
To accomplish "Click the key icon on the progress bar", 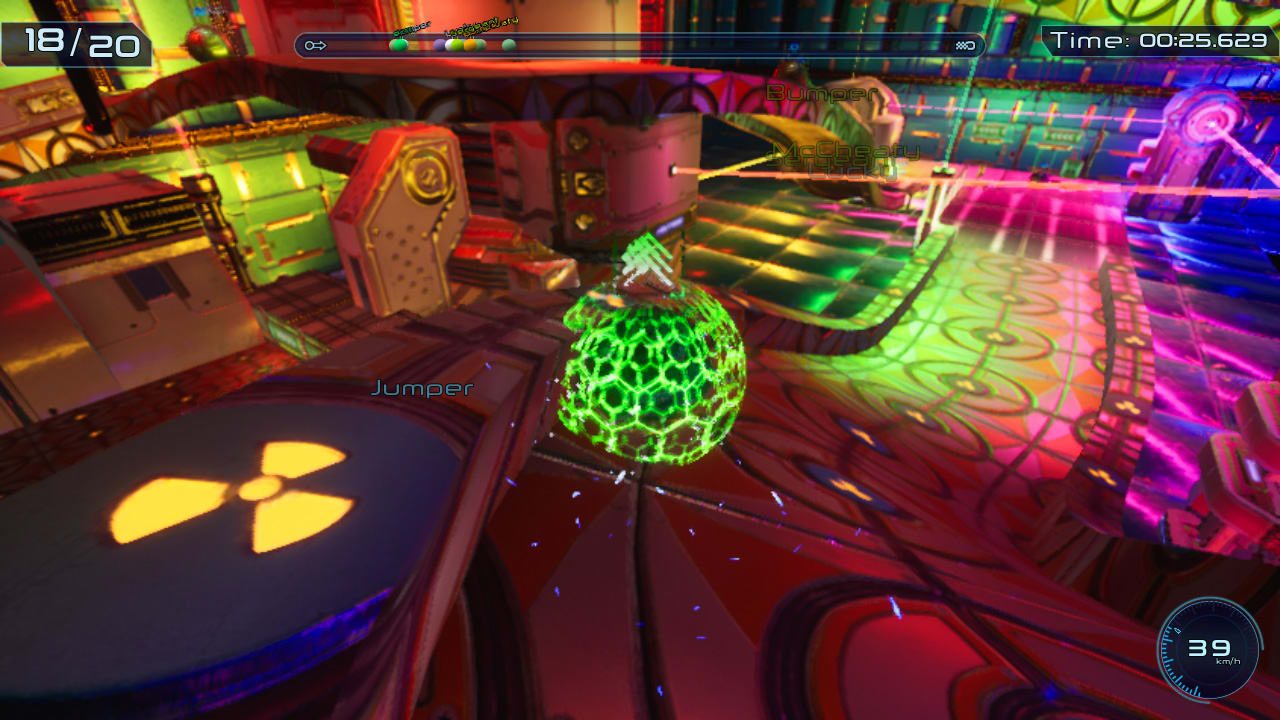I will (314, 44).
